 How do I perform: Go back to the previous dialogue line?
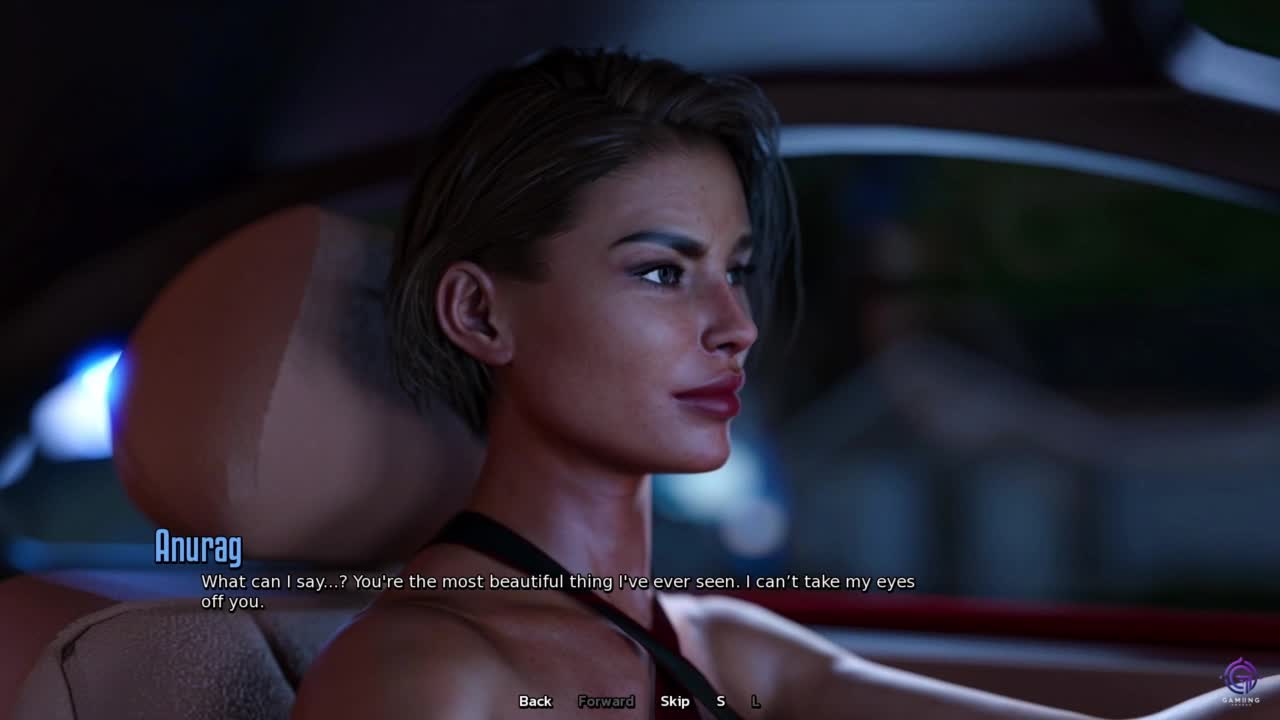point(535,701)
